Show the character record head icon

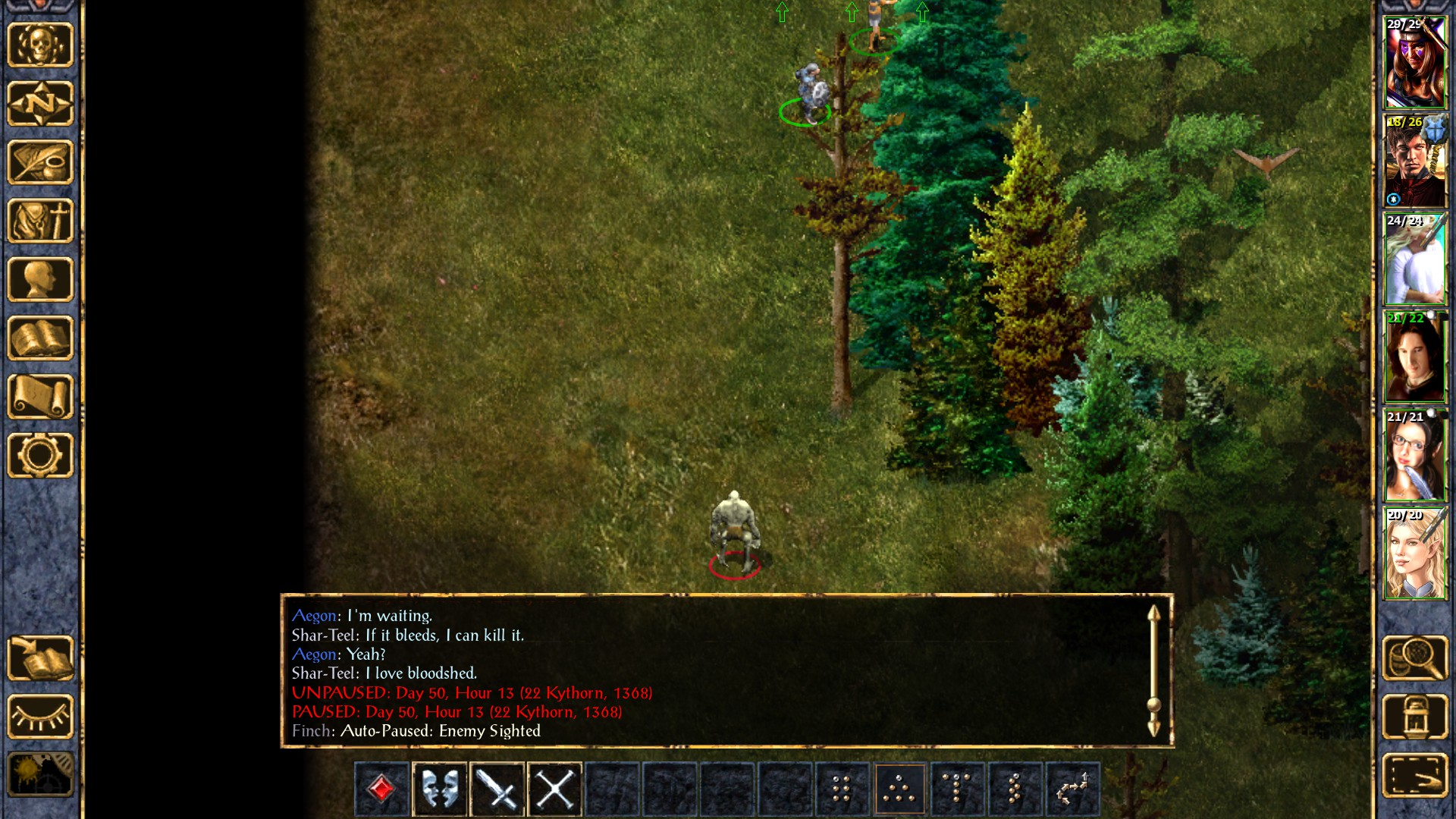[x=40, y=279]
